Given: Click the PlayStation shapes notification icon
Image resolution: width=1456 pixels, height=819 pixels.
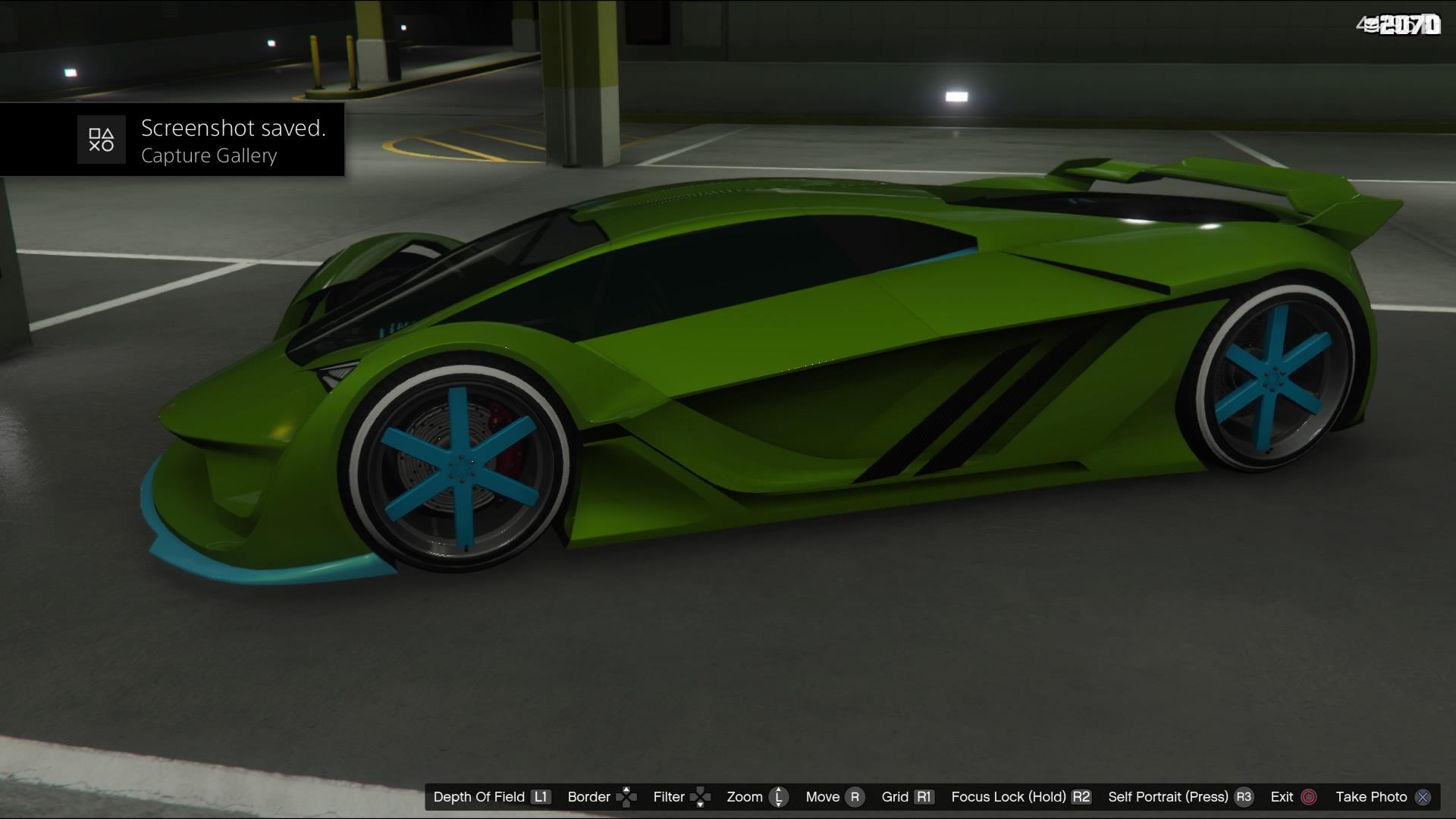Looking at the screenshot, I should point(102,140).
